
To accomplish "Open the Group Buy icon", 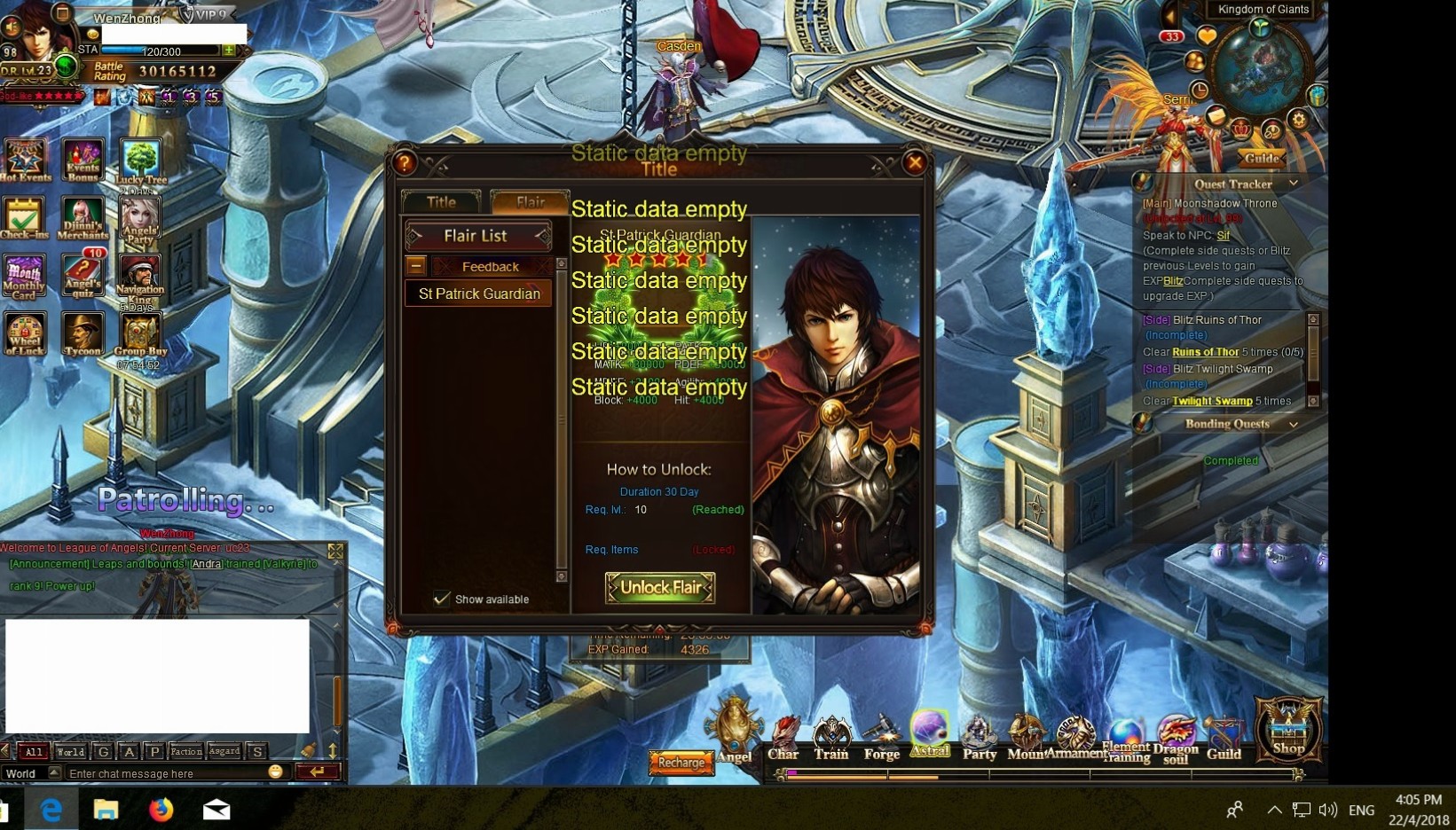I will pos(140,334).
